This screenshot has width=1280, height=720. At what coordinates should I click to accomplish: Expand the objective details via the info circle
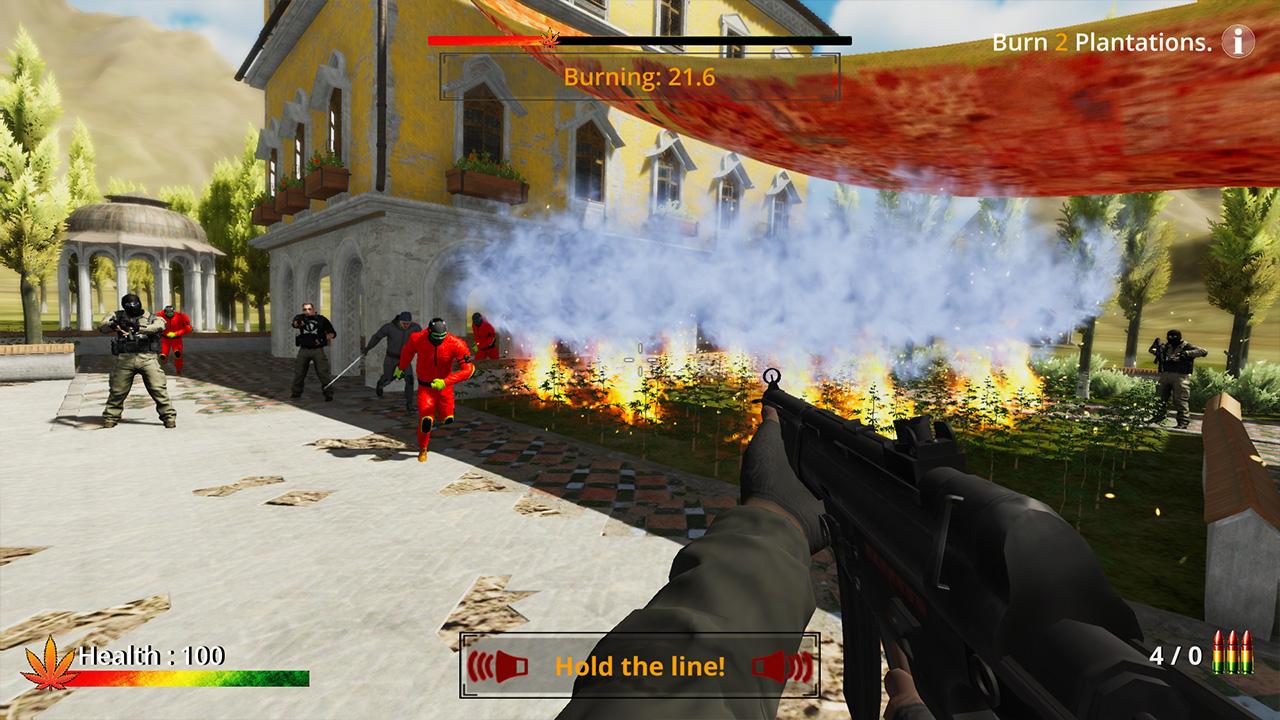1237,42
